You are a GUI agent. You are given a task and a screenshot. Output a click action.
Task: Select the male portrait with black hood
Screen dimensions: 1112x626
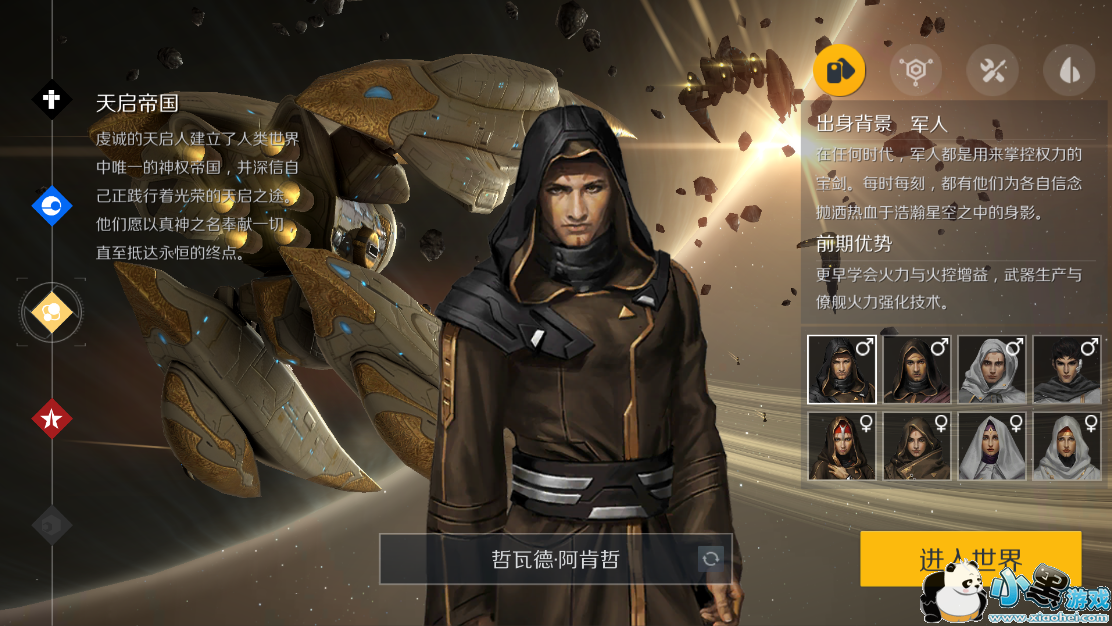tap(842, 369)
